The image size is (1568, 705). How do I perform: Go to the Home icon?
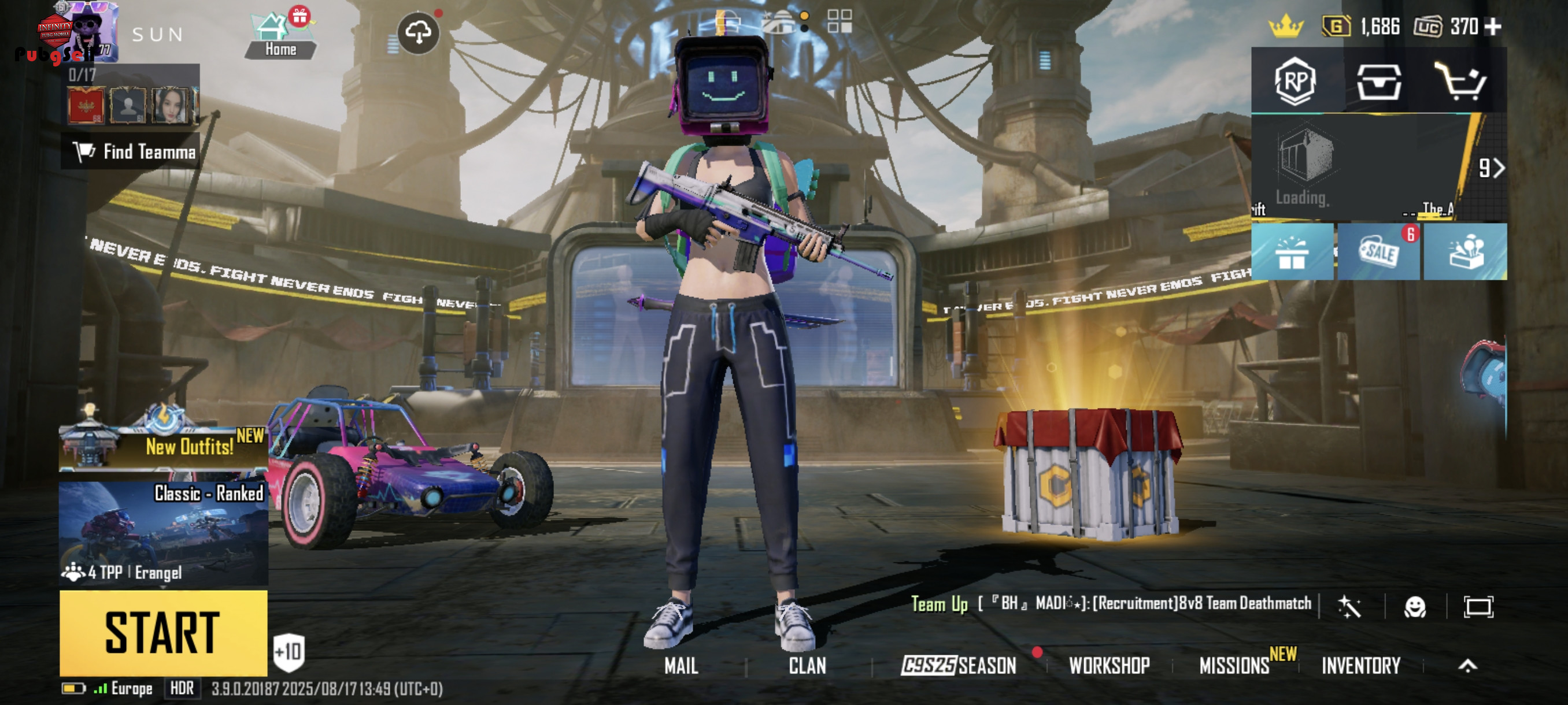click(280, 38)
